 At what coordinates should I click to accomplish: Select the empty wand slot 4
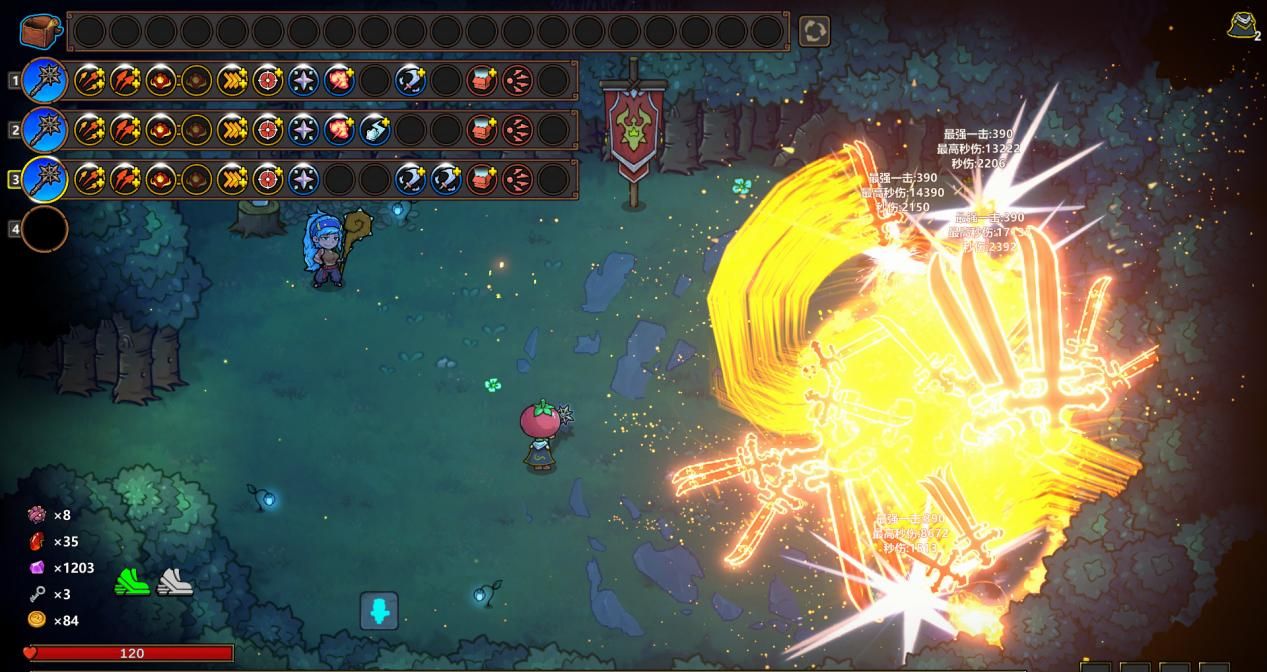[44, 229]
